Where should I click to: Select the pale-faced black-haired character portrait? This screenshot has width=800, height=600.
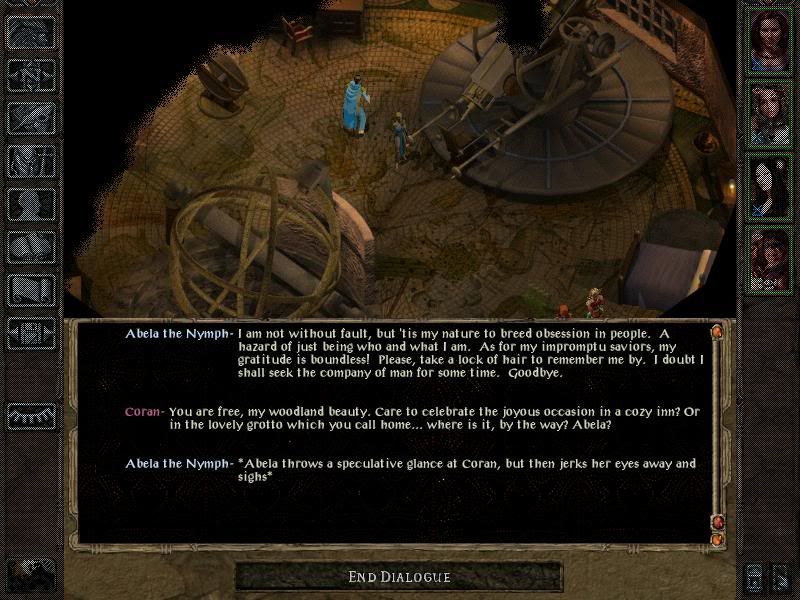[x=769, y=185]
